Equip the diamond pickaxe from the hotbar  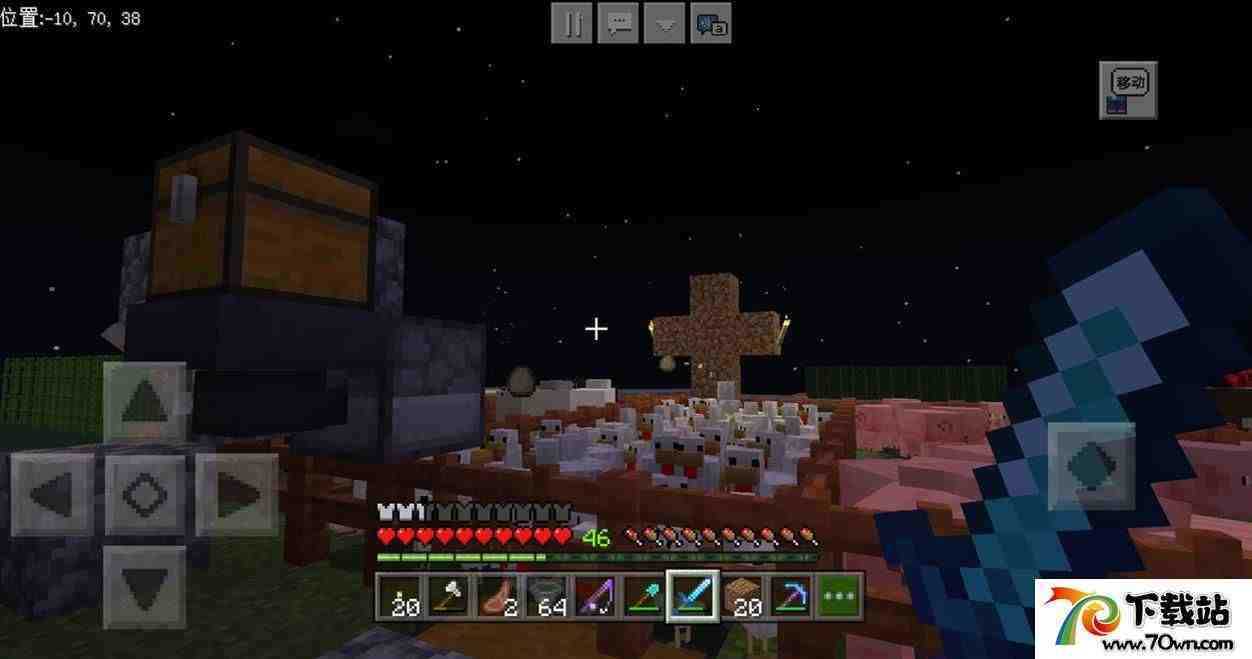(x=790, y=597)
